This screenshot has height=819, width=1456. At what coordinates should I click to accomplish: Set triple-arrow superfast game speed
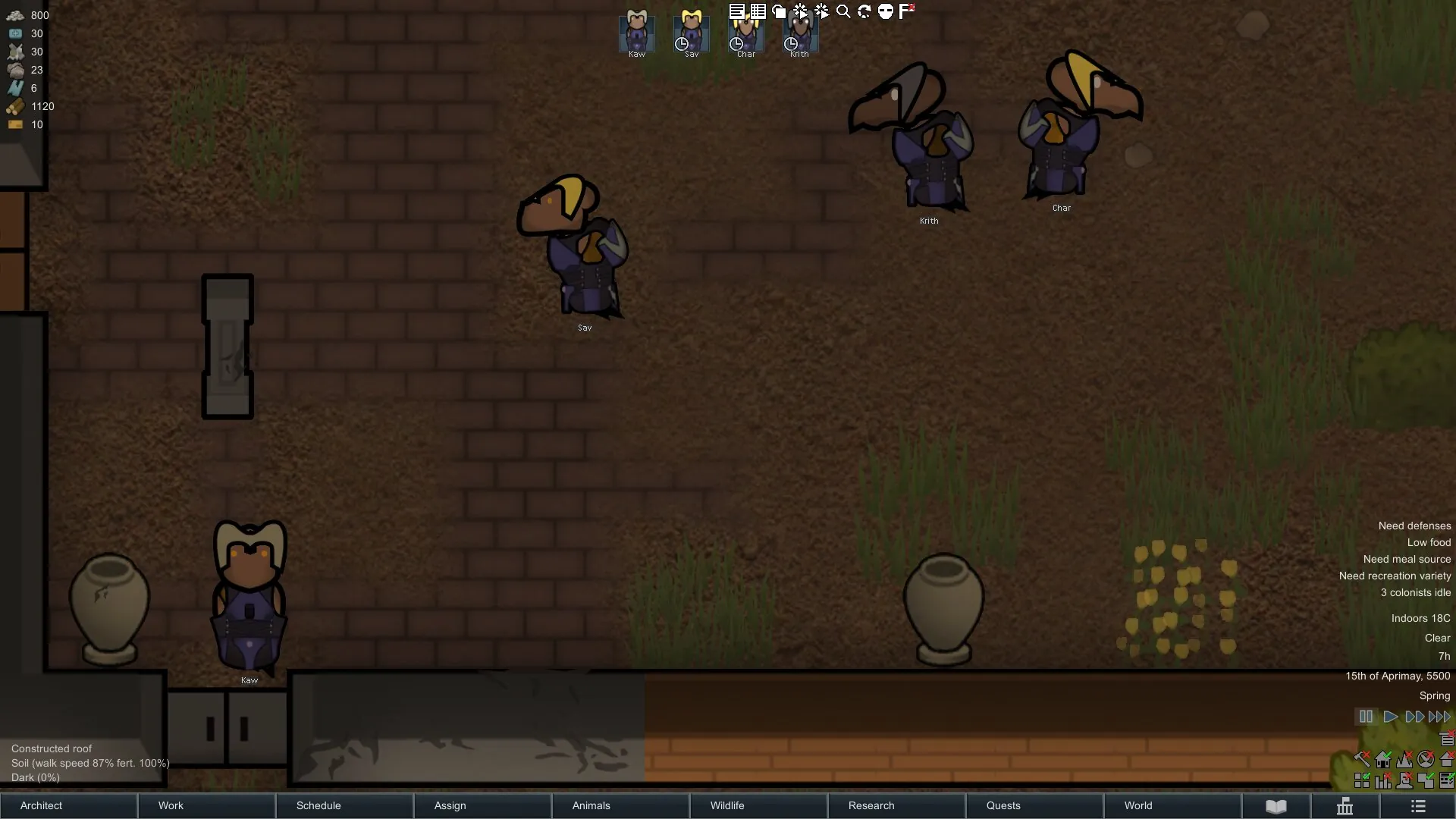pyautogui.click(x=1439, y=717)
